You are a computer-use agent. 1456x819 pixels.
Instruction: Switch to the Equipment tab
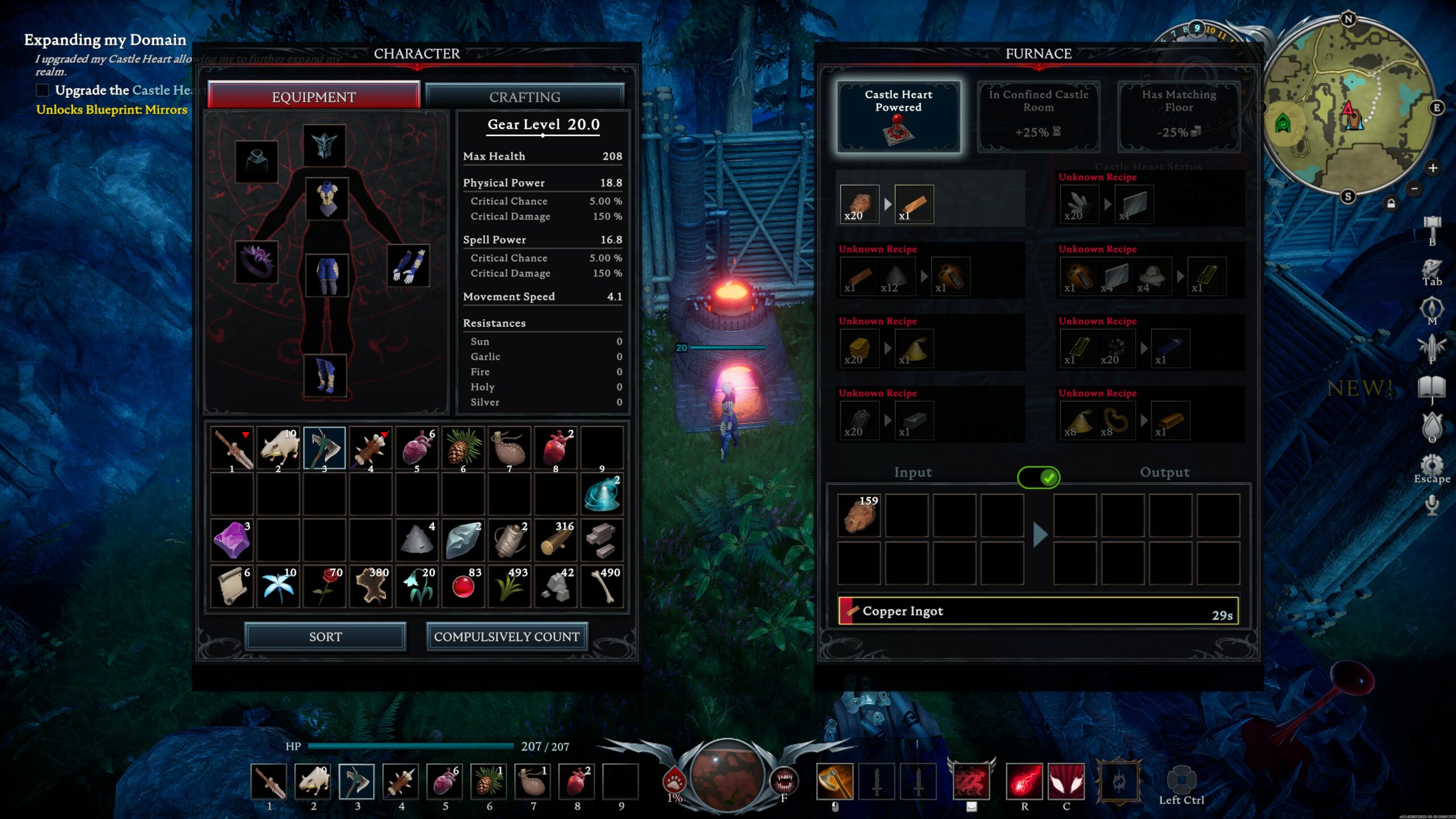click(315, 97)
